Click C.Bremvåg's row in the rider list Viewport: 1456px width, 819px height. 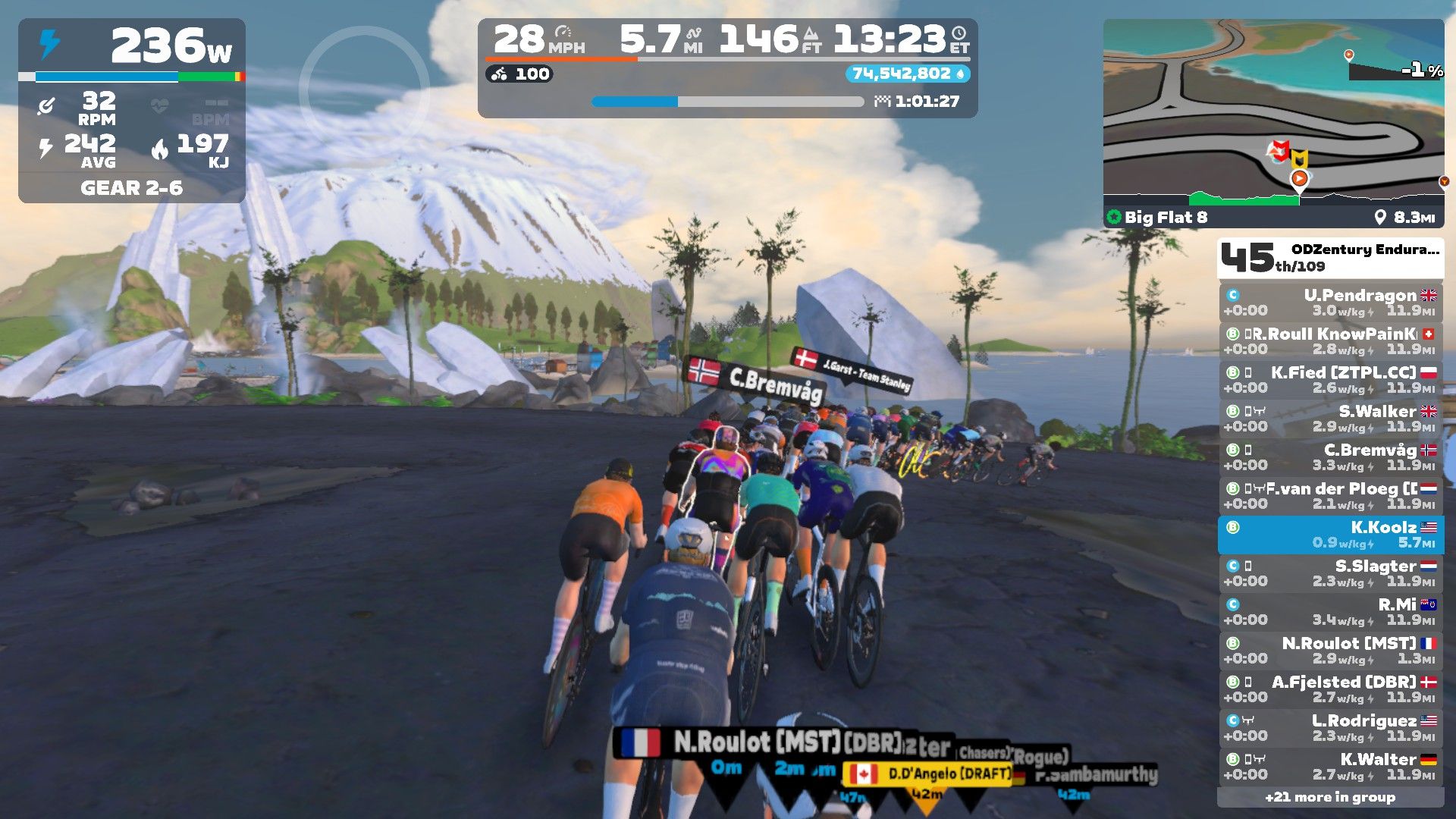[1331, 457]
